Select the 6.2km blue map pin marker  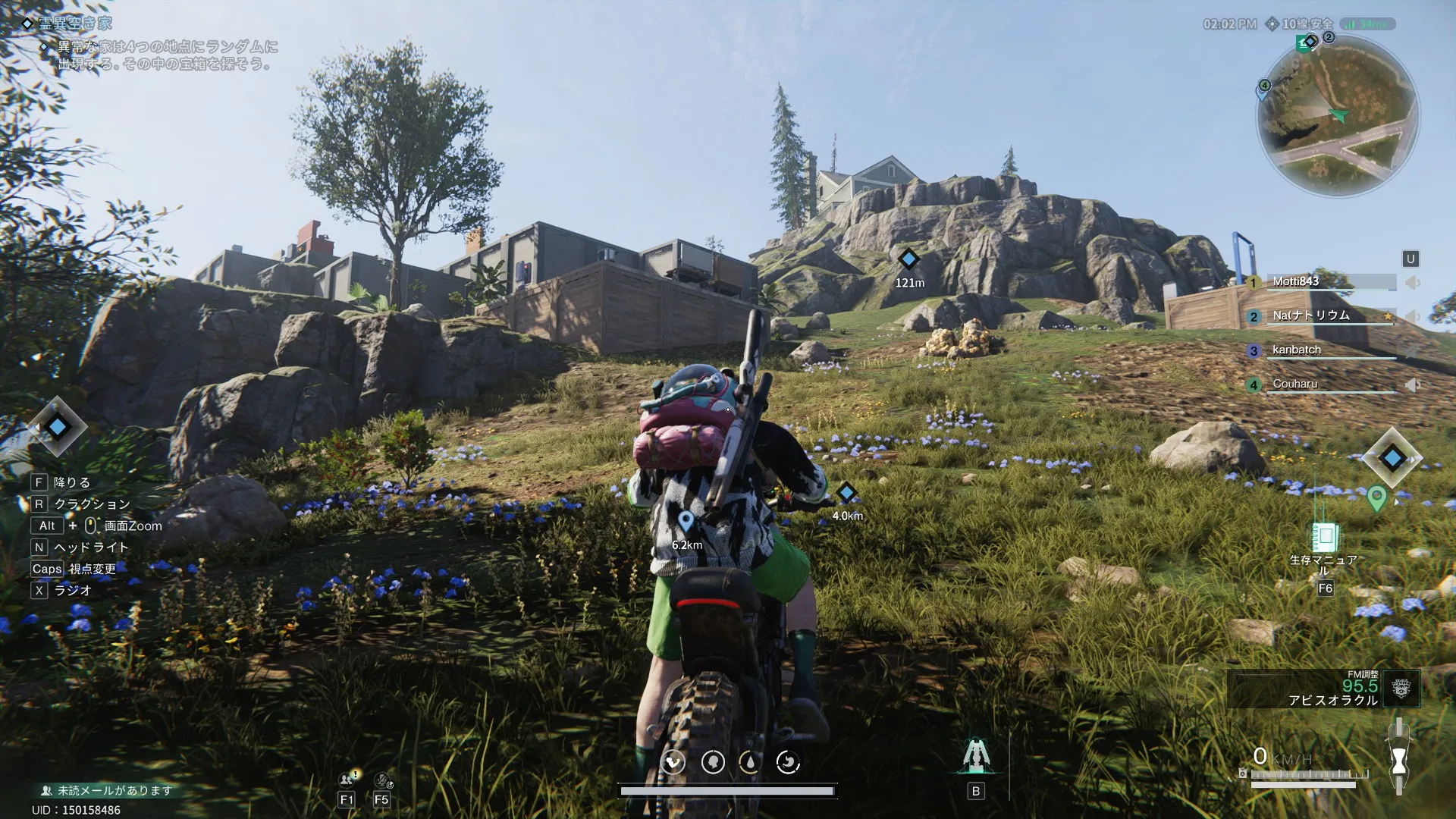(686, 521)
